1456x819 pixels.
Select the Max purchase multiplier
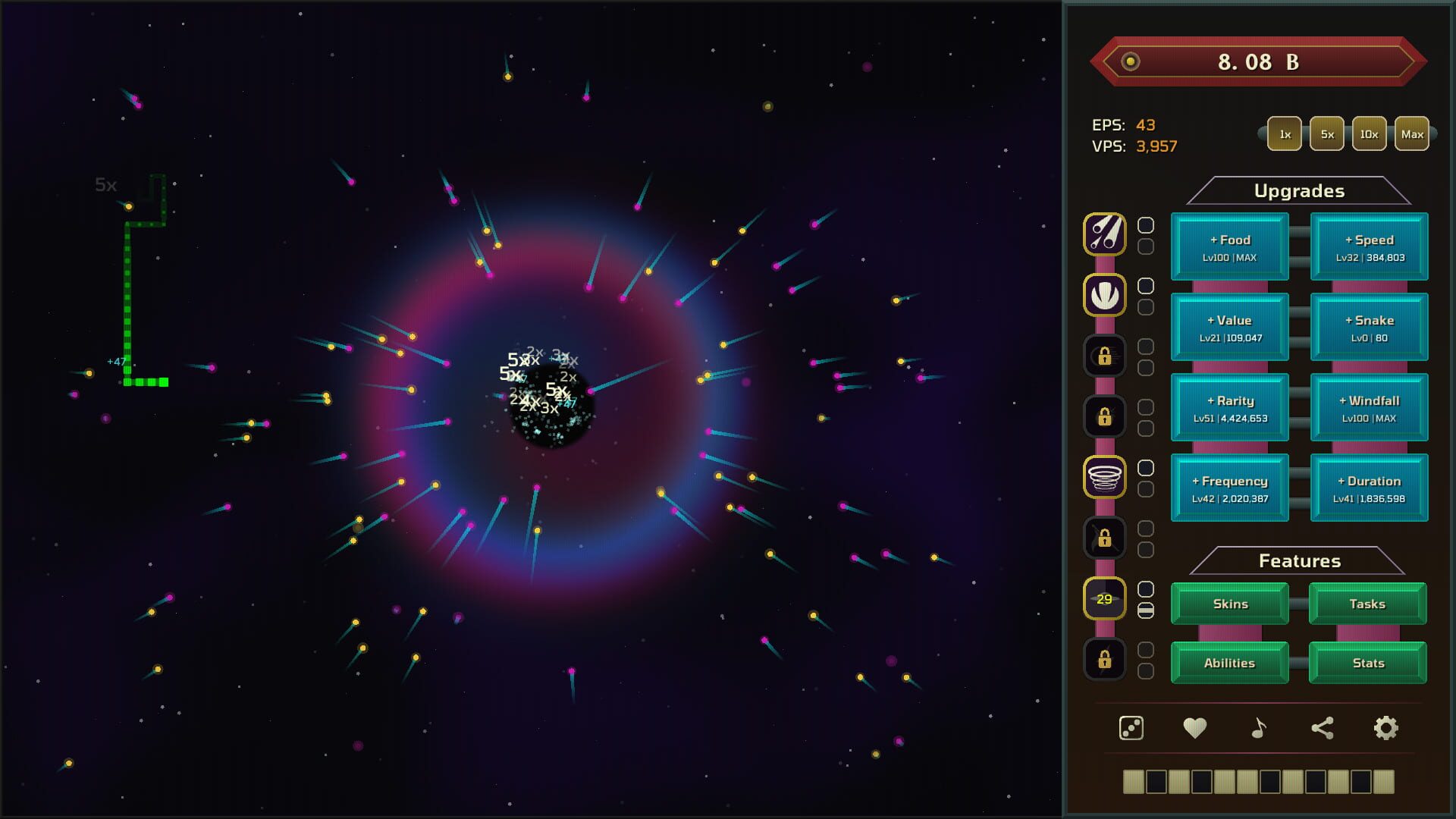1412,133
